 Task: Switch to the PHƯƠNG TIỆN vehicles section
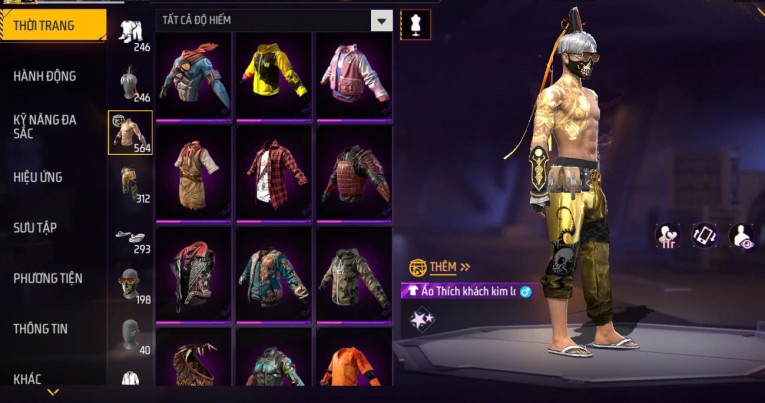[x=48, y=278]
